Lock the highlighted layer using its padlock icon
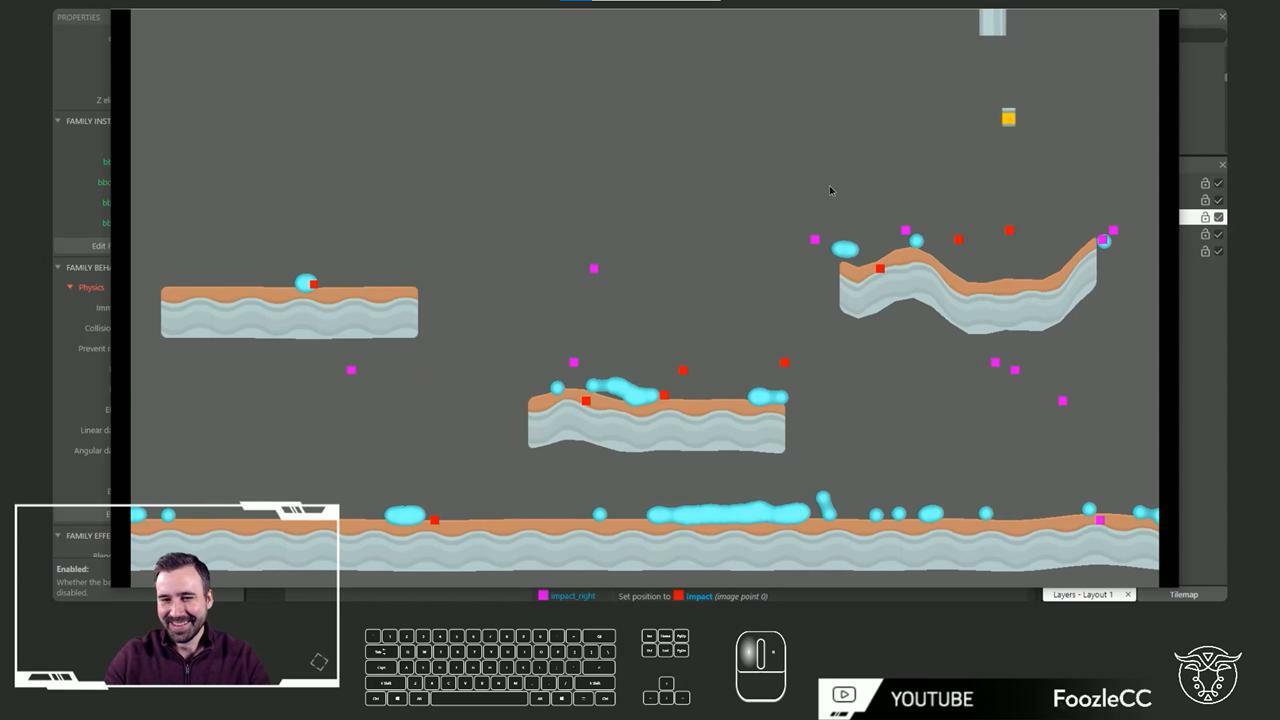 (x=1205, y=217)
